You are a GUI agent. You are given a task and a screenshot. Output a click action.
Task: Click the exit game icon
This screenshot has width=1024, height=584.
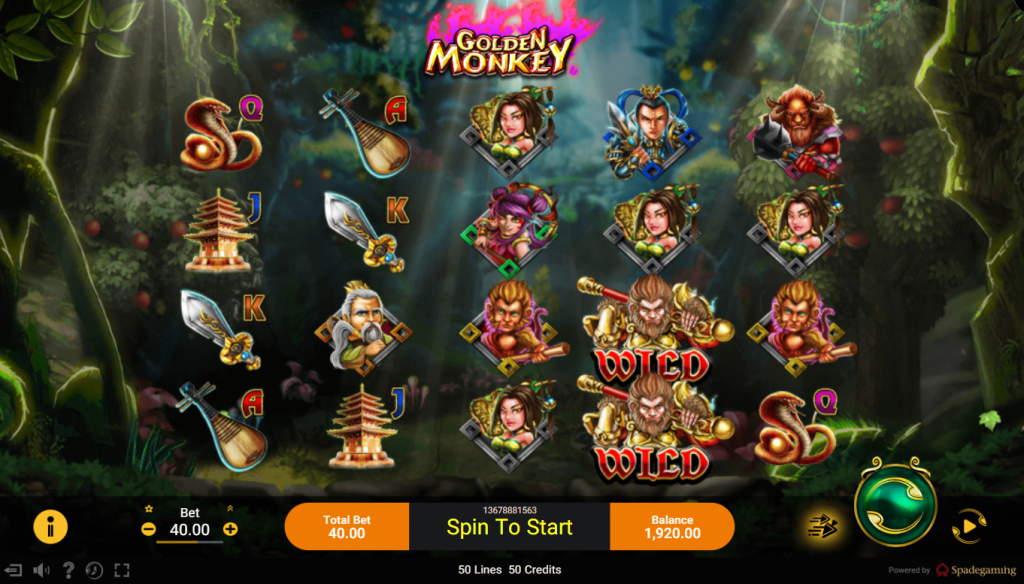click(x=14, y=570)
